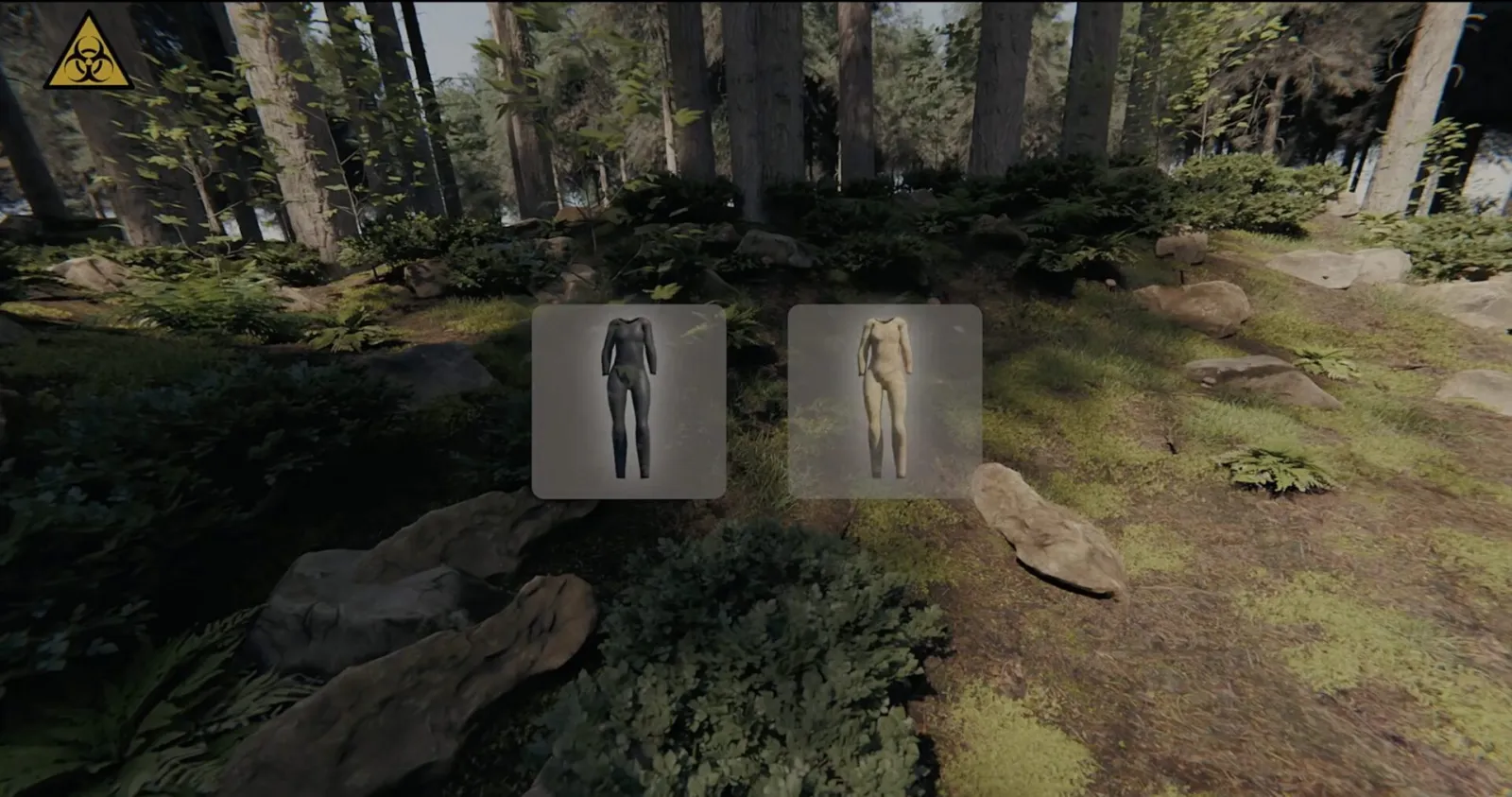Choose the tan bodysuit outfit tile
Screen dimensions: 1512x797
coord(885,401)
